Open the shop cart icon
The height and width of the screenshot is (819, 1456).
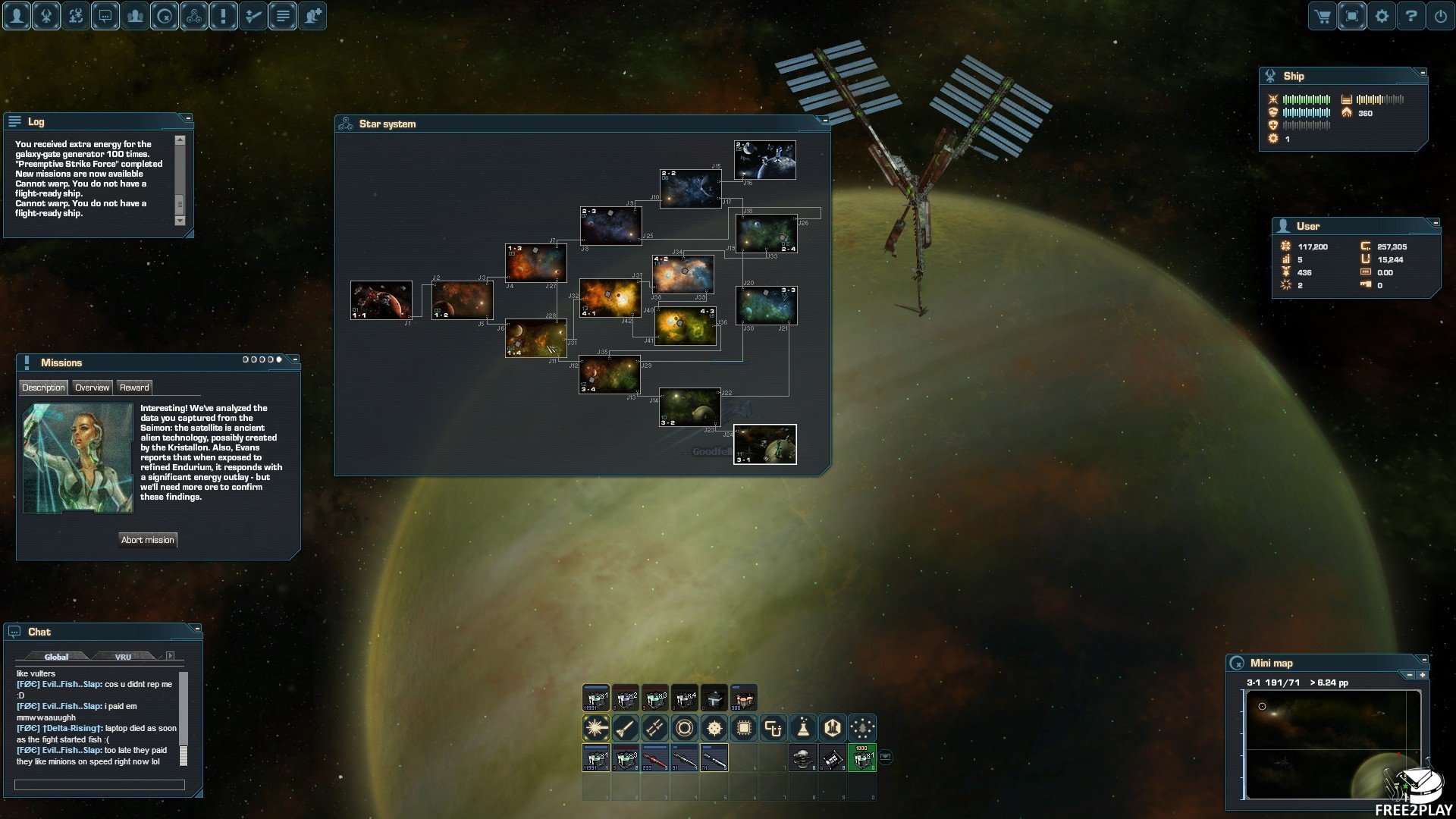point(1323,16)
